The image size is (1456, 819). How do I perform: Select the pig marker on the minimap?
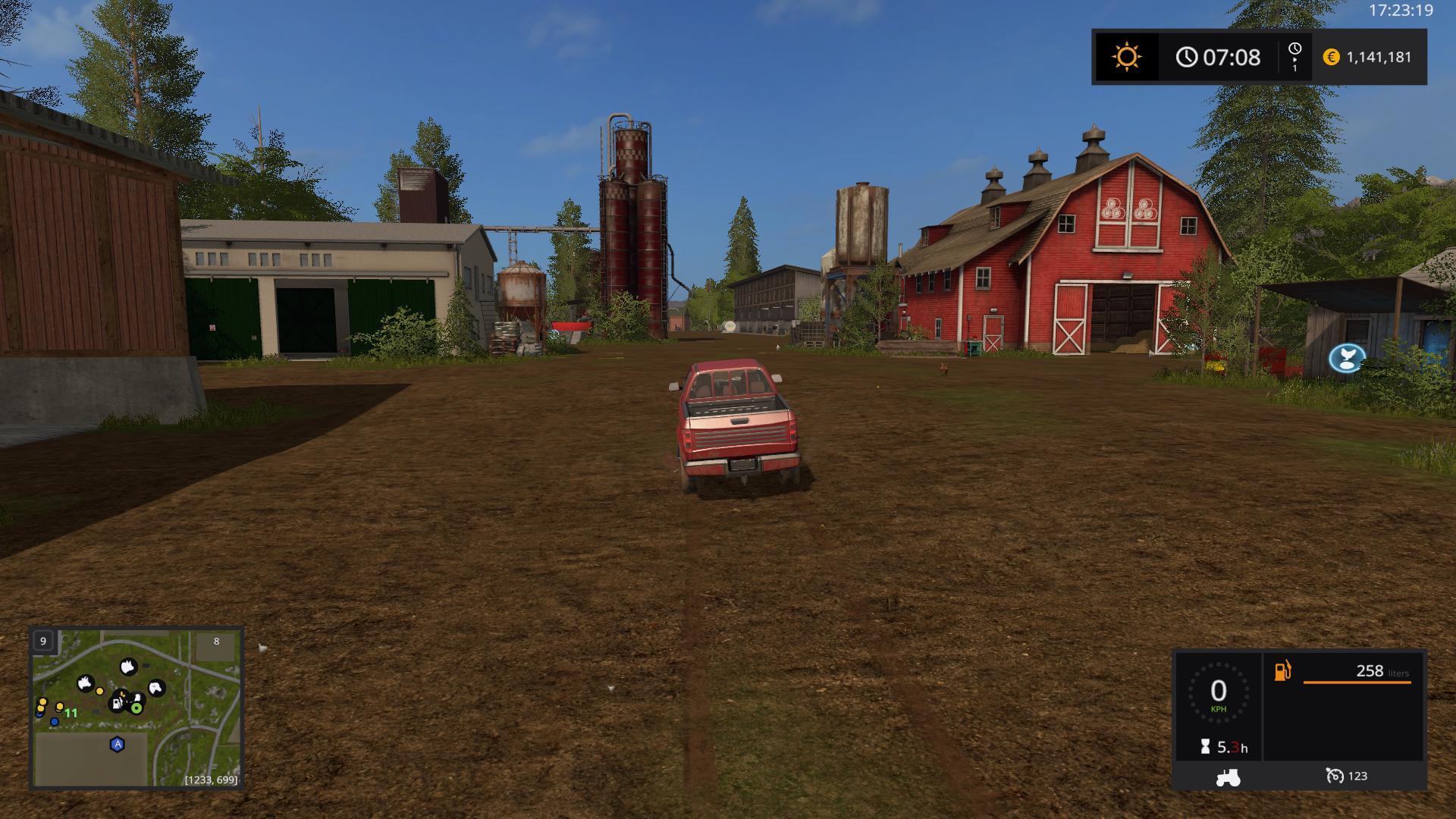(128, 667)
